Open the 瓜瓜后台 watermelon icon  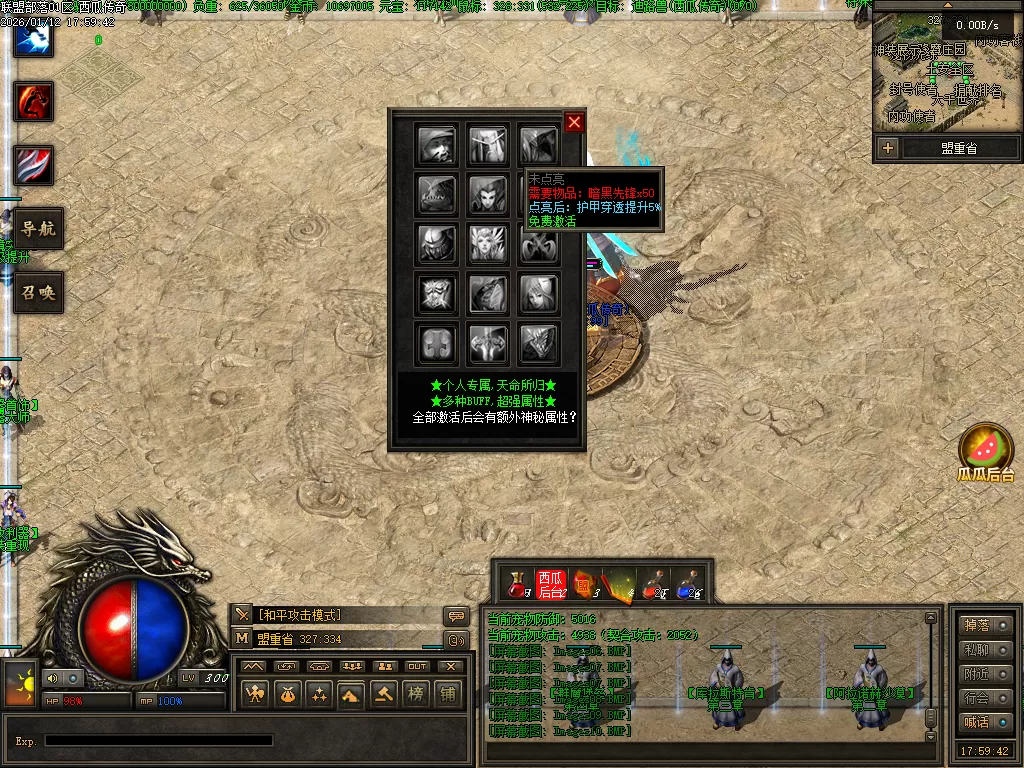click(x=986, y=448)
